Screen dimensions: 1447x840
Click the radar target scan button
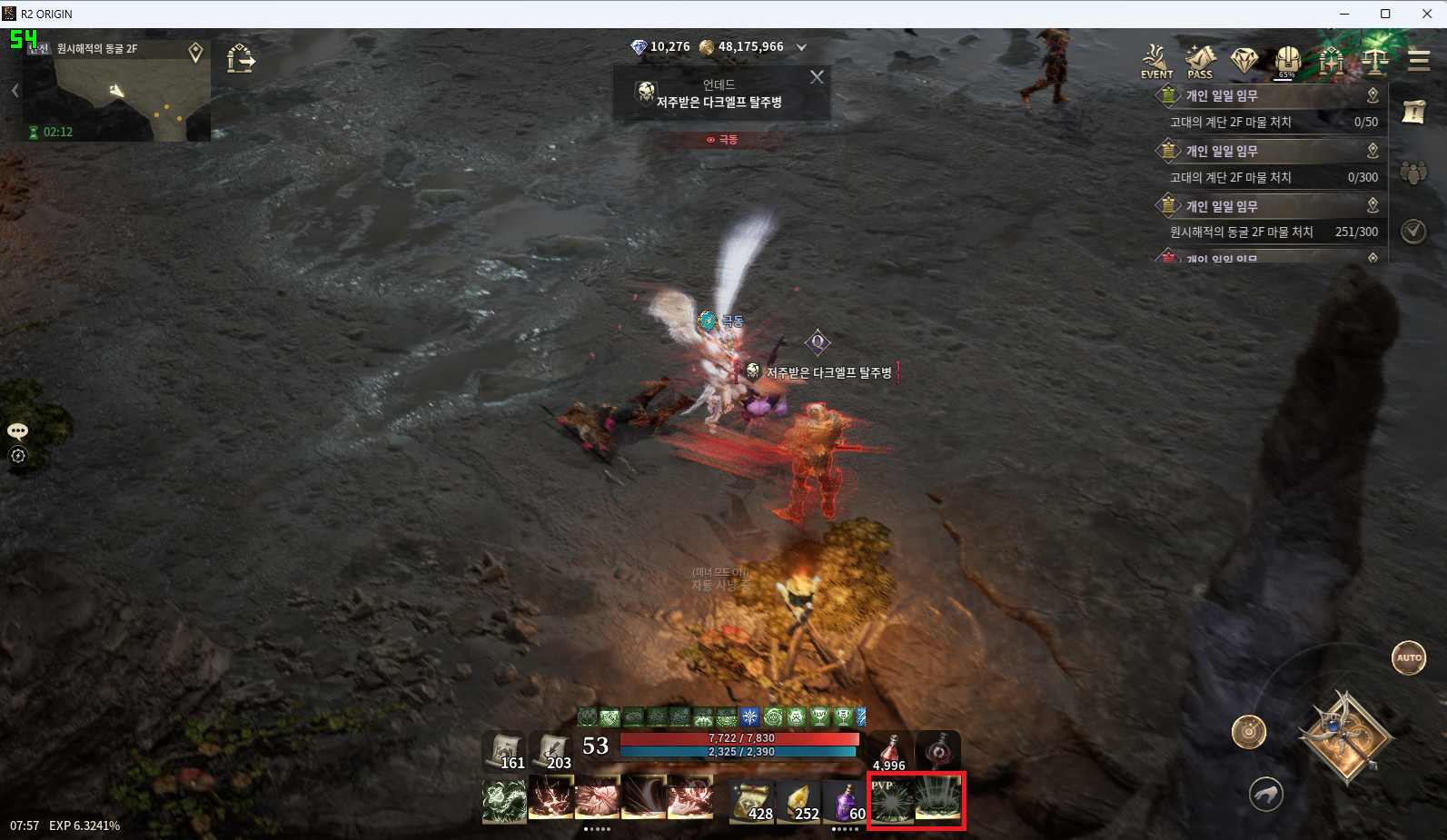(x=1249, y=731)
